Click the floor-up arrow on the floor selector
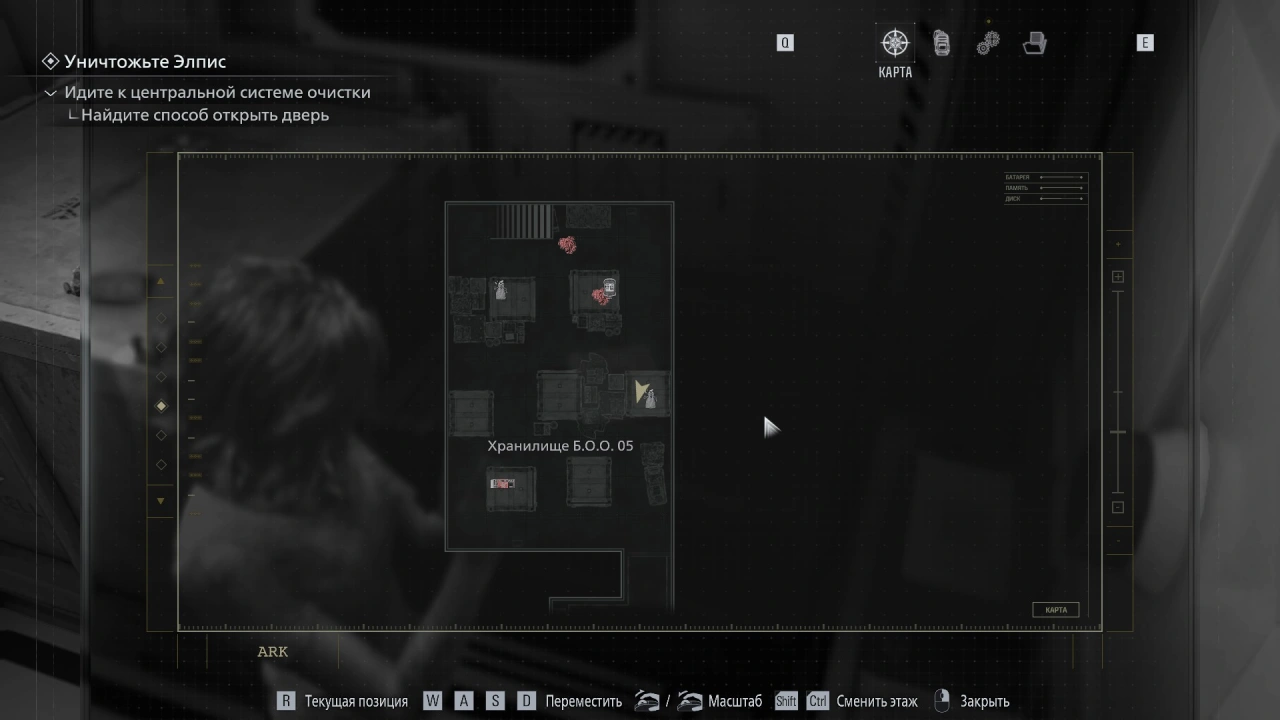The height and width of the screenshot is (720, 1280). pos(161,282)
